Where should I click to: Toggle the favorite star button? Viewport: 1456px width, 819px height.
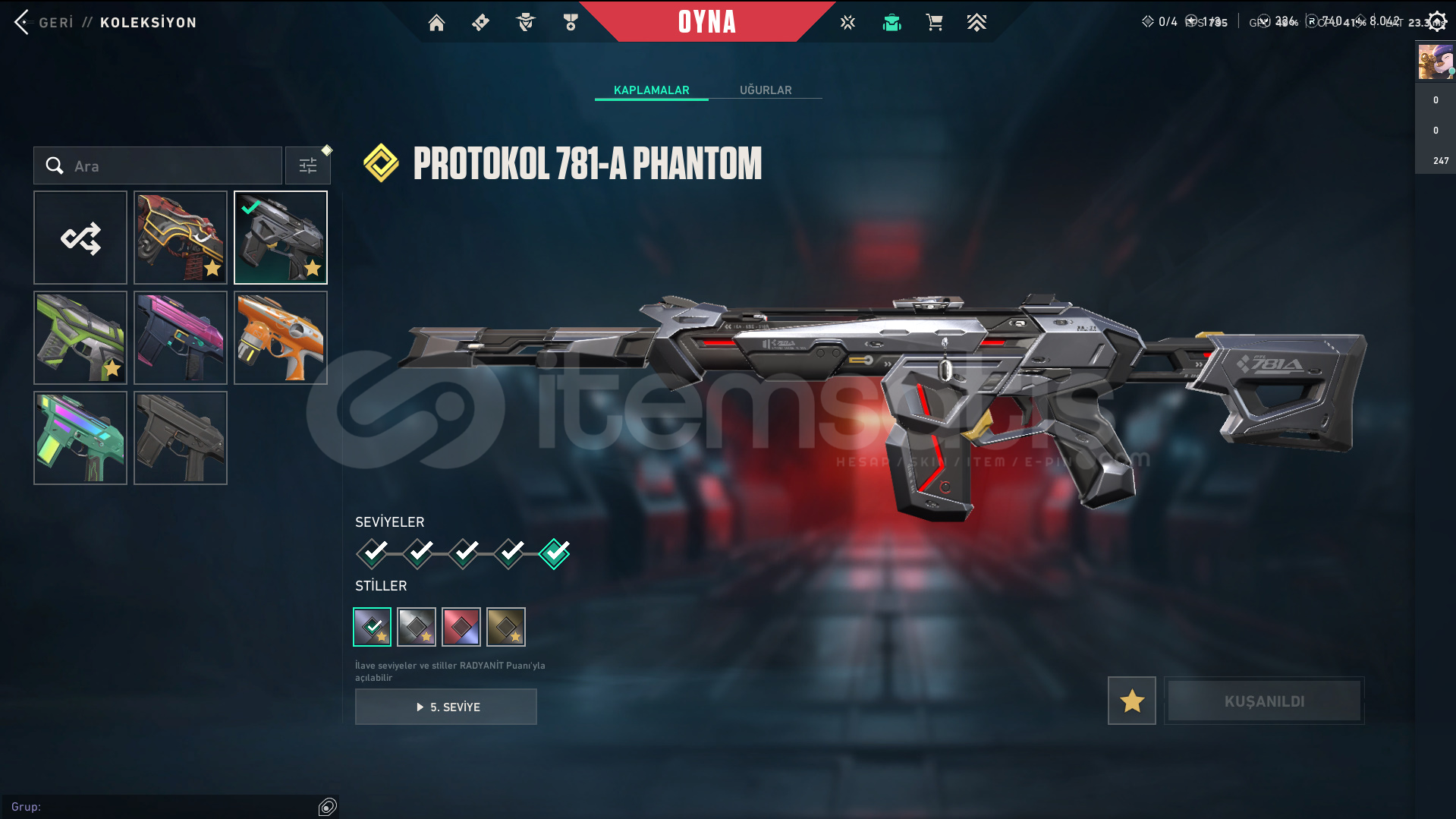(x=1131, y=701)
